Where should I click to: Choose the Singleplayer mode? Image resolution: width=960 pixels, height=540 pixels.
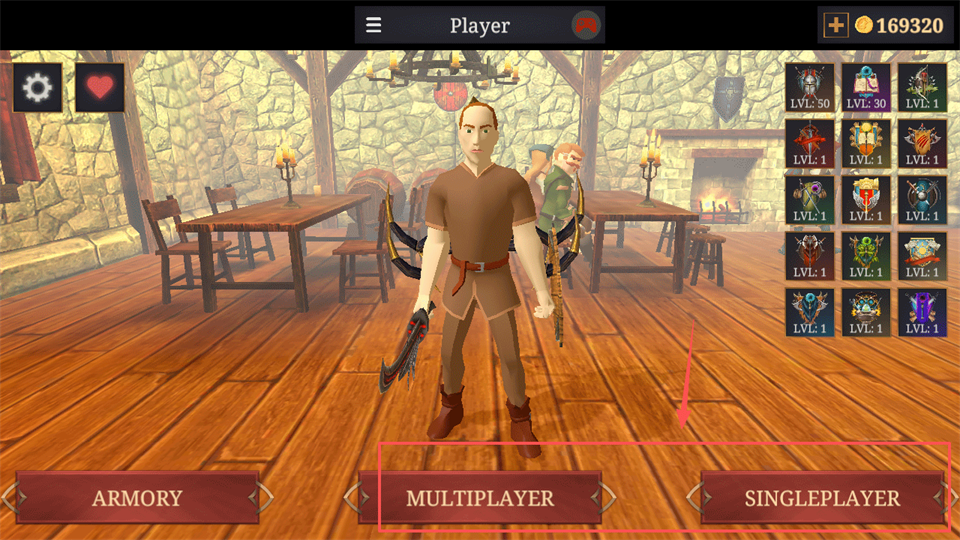pos(822,498)
